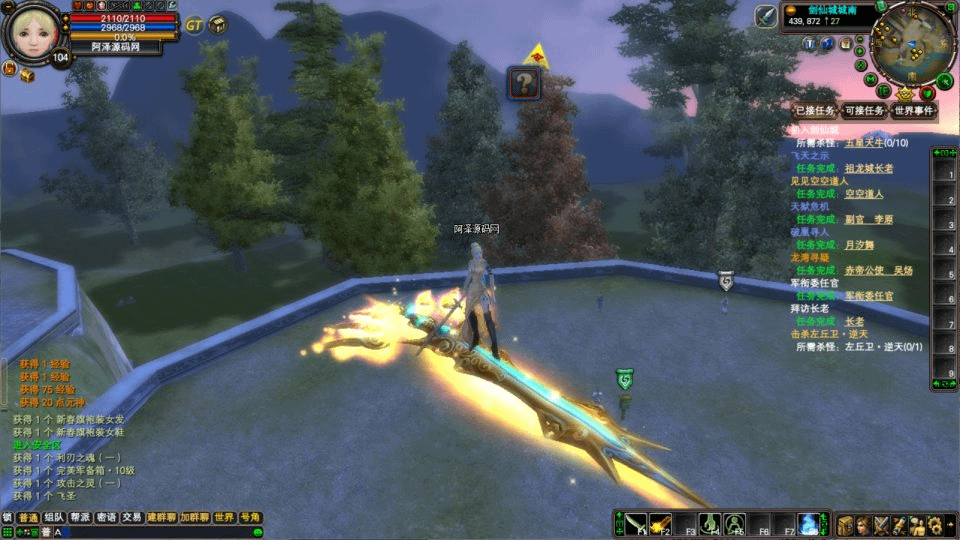Open the map with the green M button
Image resolution: width=960 pixels, height=540 pixels.
tap(872, 78)
